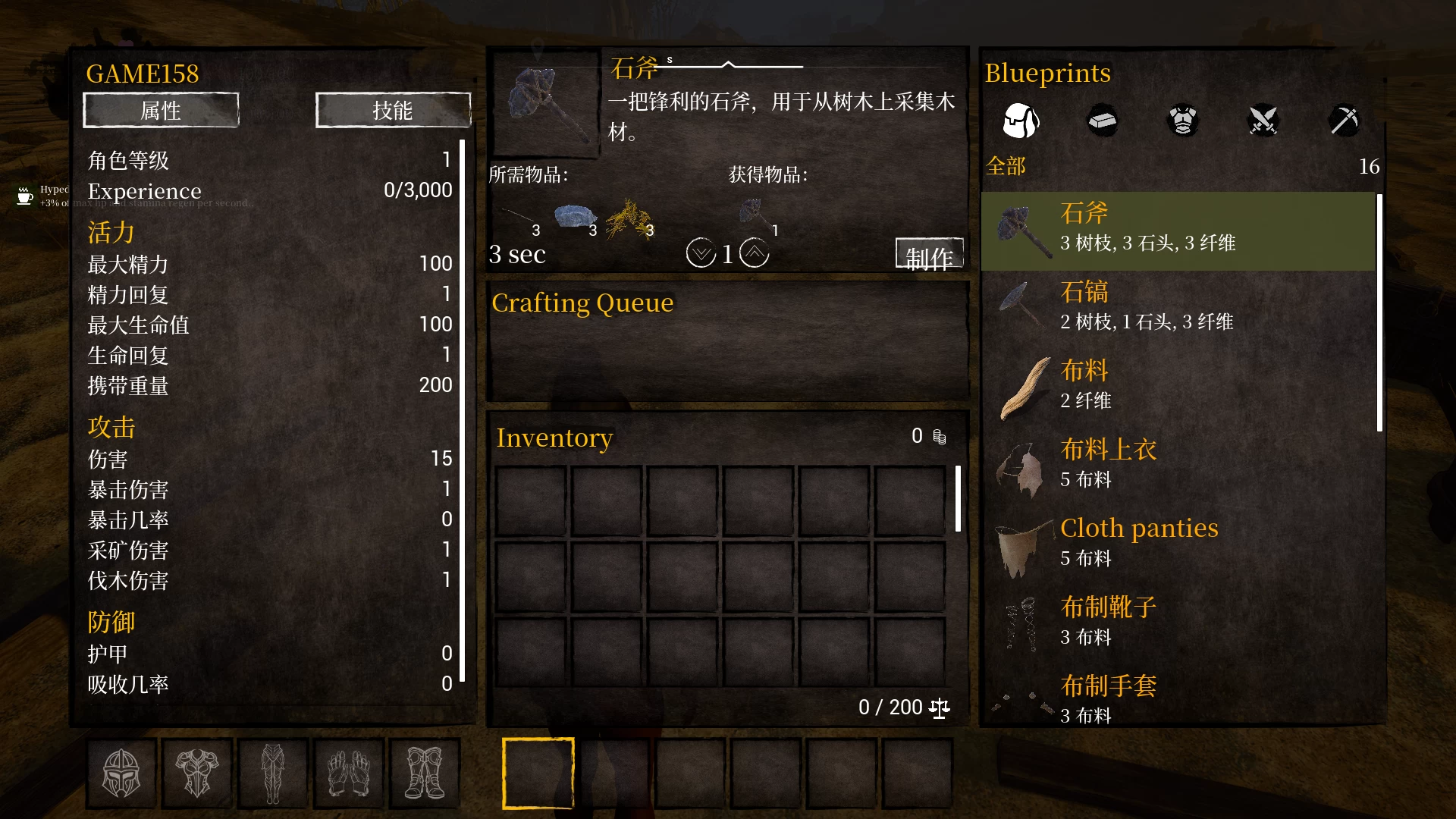Filter blueprints by the ingot materials category
The height and width of the screenshot is (819, 1456).
1102,121
